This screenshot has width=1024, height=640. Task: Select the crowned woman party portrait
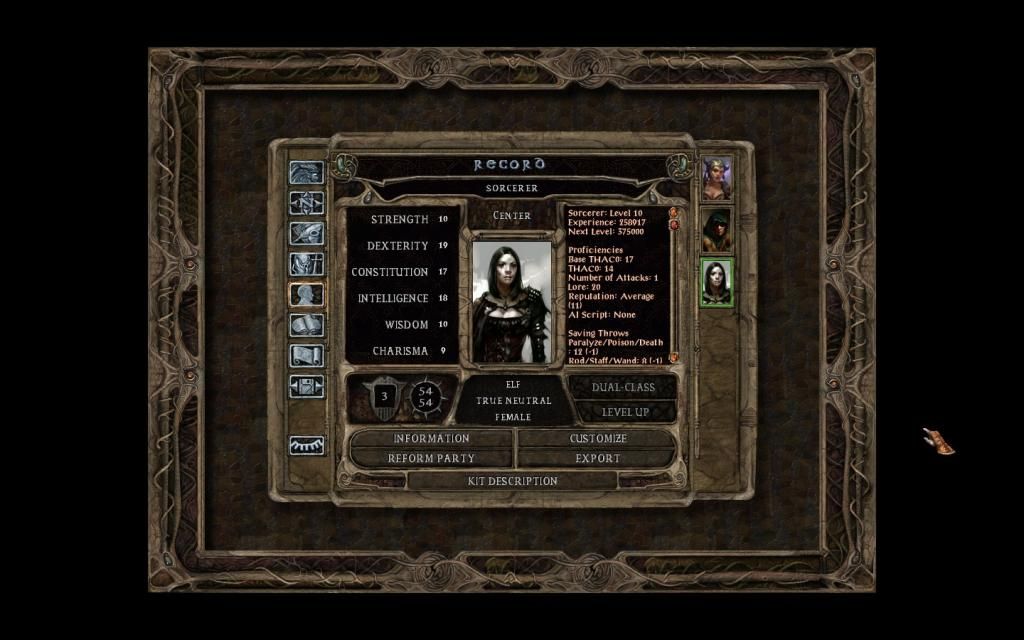pyautogui.click(x=717, y=178)
